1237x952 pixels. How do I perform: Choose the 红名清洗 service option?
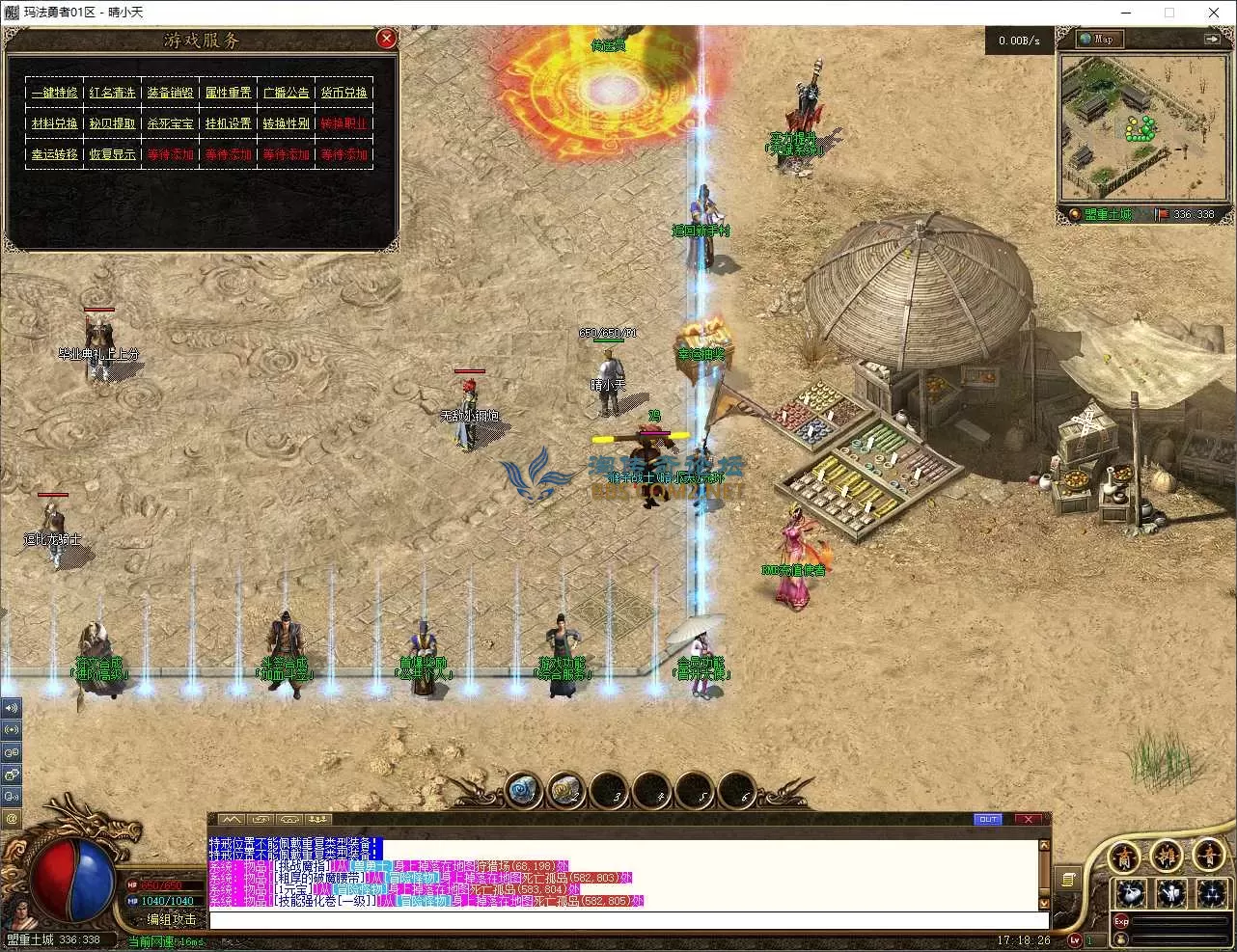[112, 93]
